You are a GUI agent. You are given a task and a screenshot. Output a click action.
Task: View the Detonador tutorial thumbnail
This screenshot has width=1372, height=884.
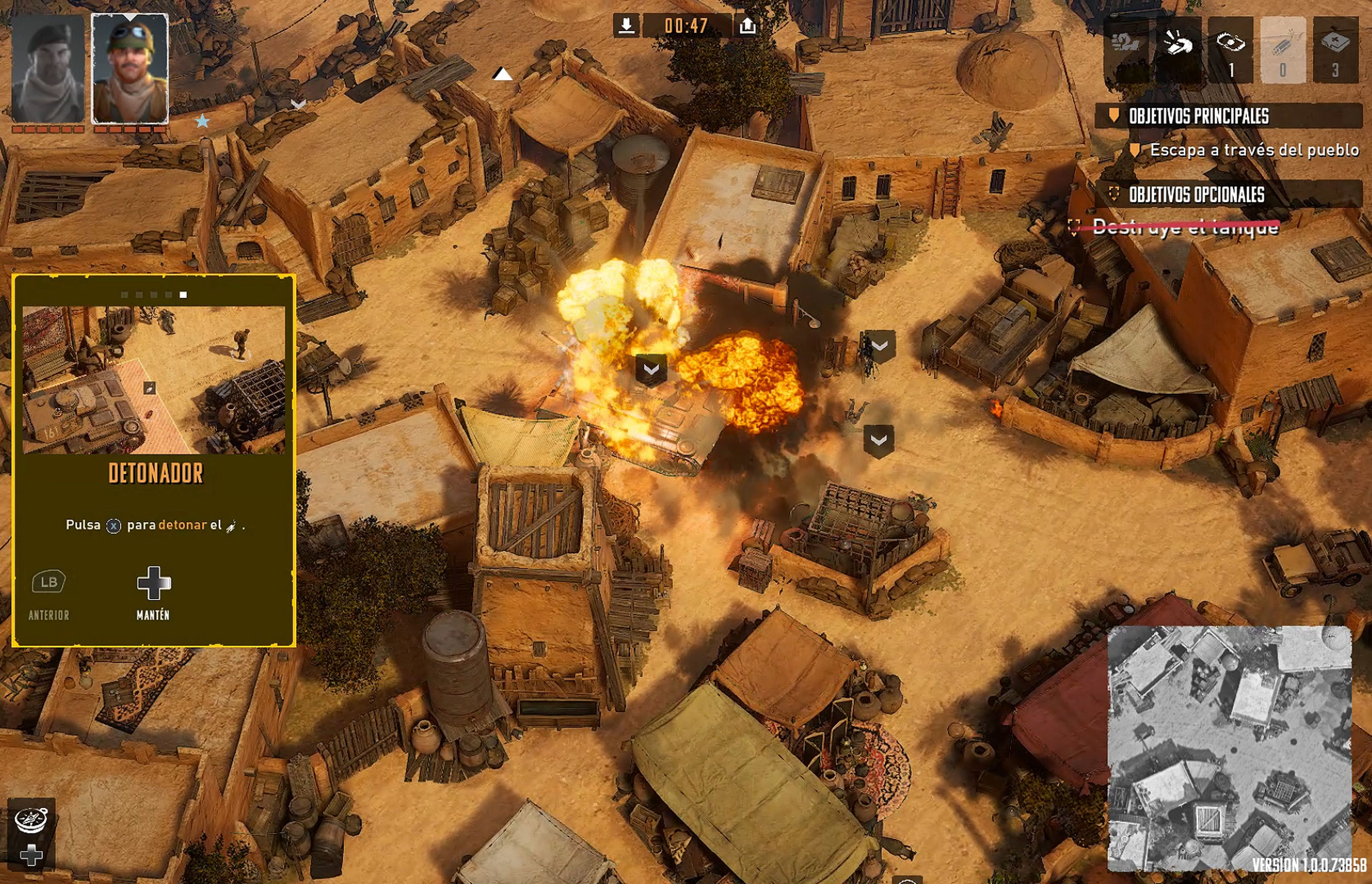click(153, 380)
